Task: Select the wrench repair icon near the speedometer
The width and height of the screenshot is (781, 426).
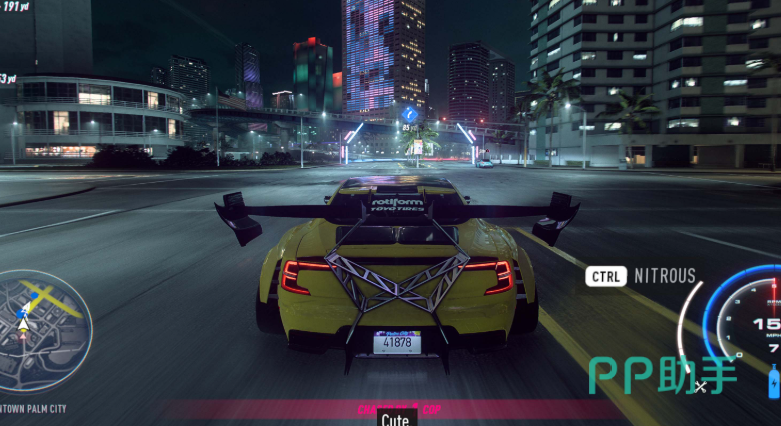Action: [700, 385]
